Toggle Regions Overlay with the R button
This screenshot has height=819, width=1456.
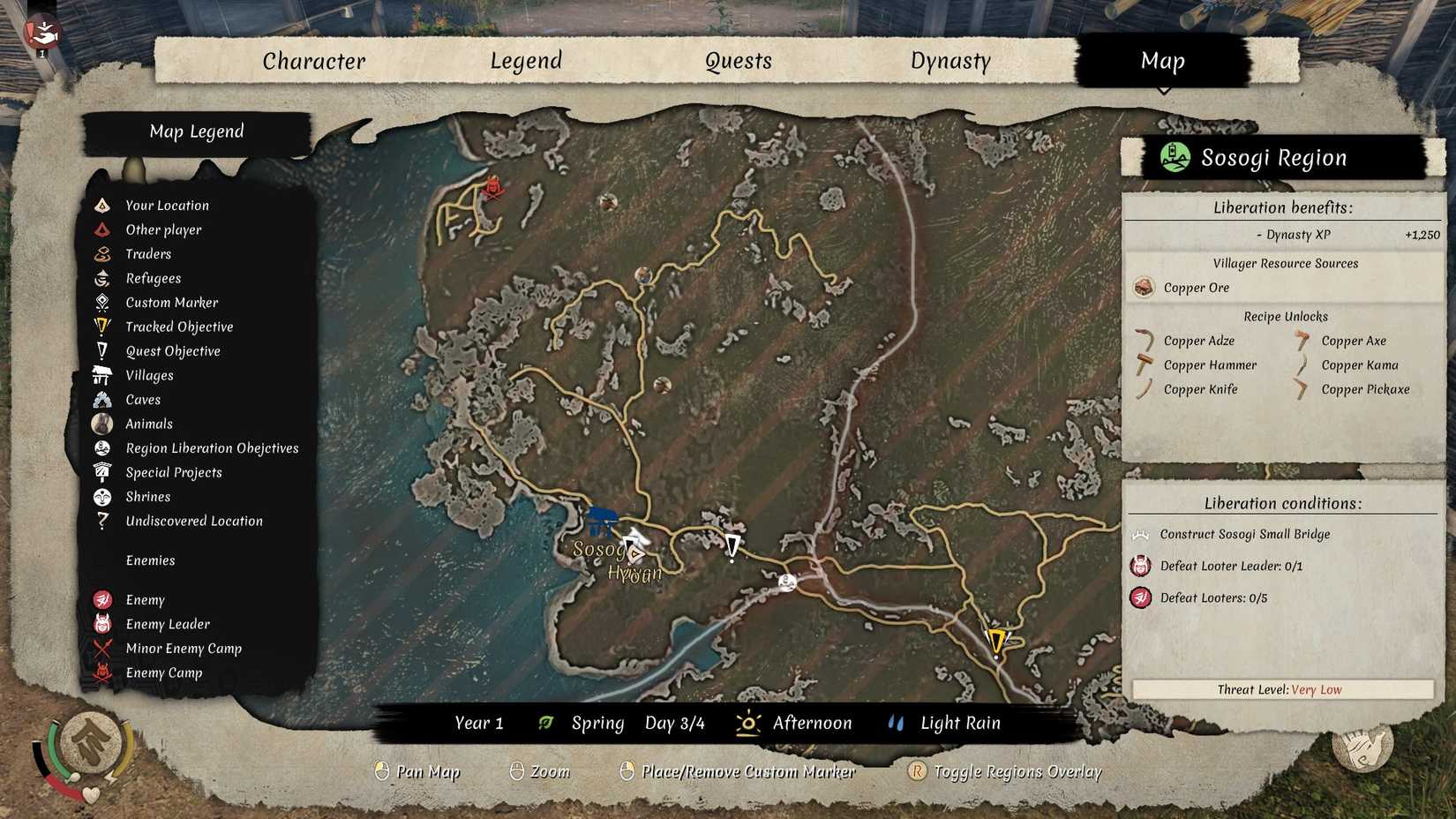tap(919, 770)
